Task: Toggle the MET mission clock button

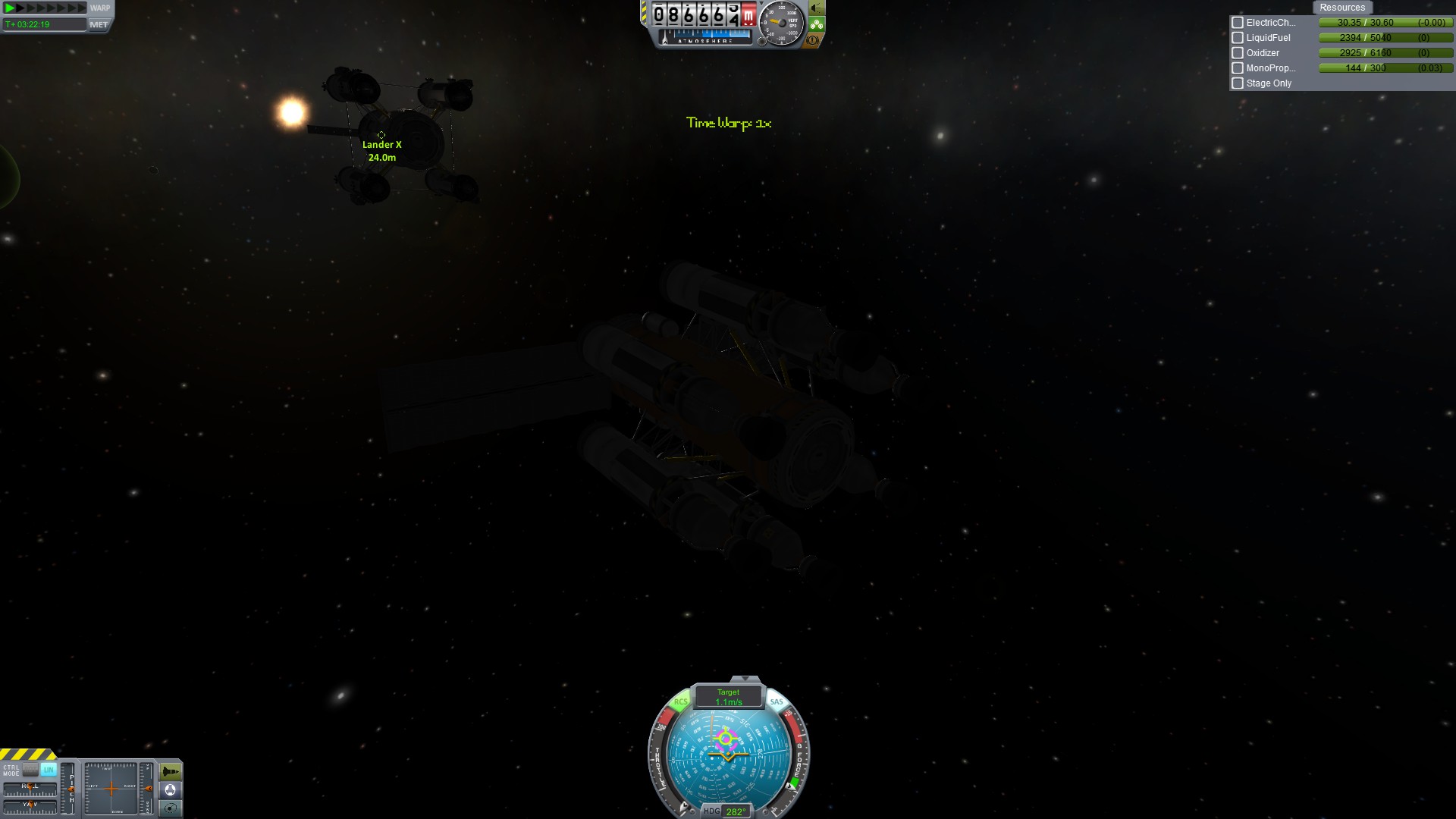Action: (x=99, y=24)
